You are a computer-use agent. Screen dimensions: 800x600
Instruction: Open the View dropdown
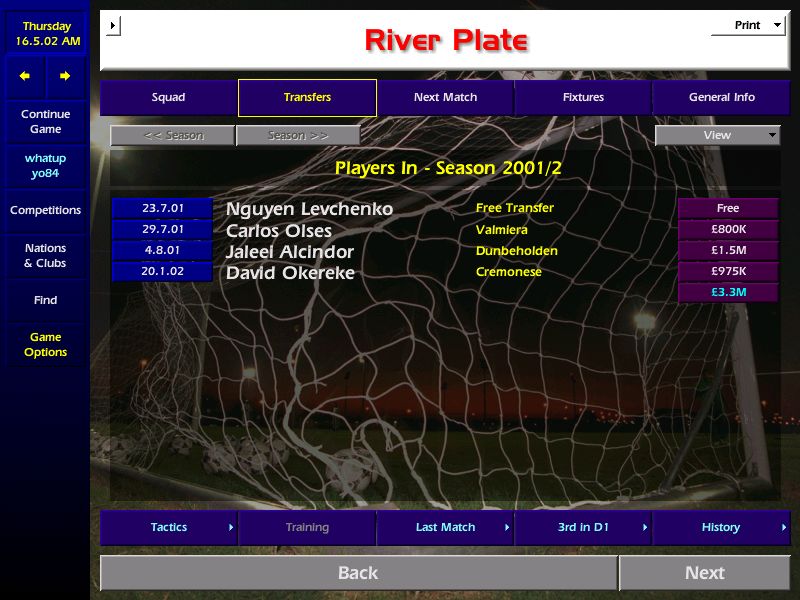click(x=717, y=136)
